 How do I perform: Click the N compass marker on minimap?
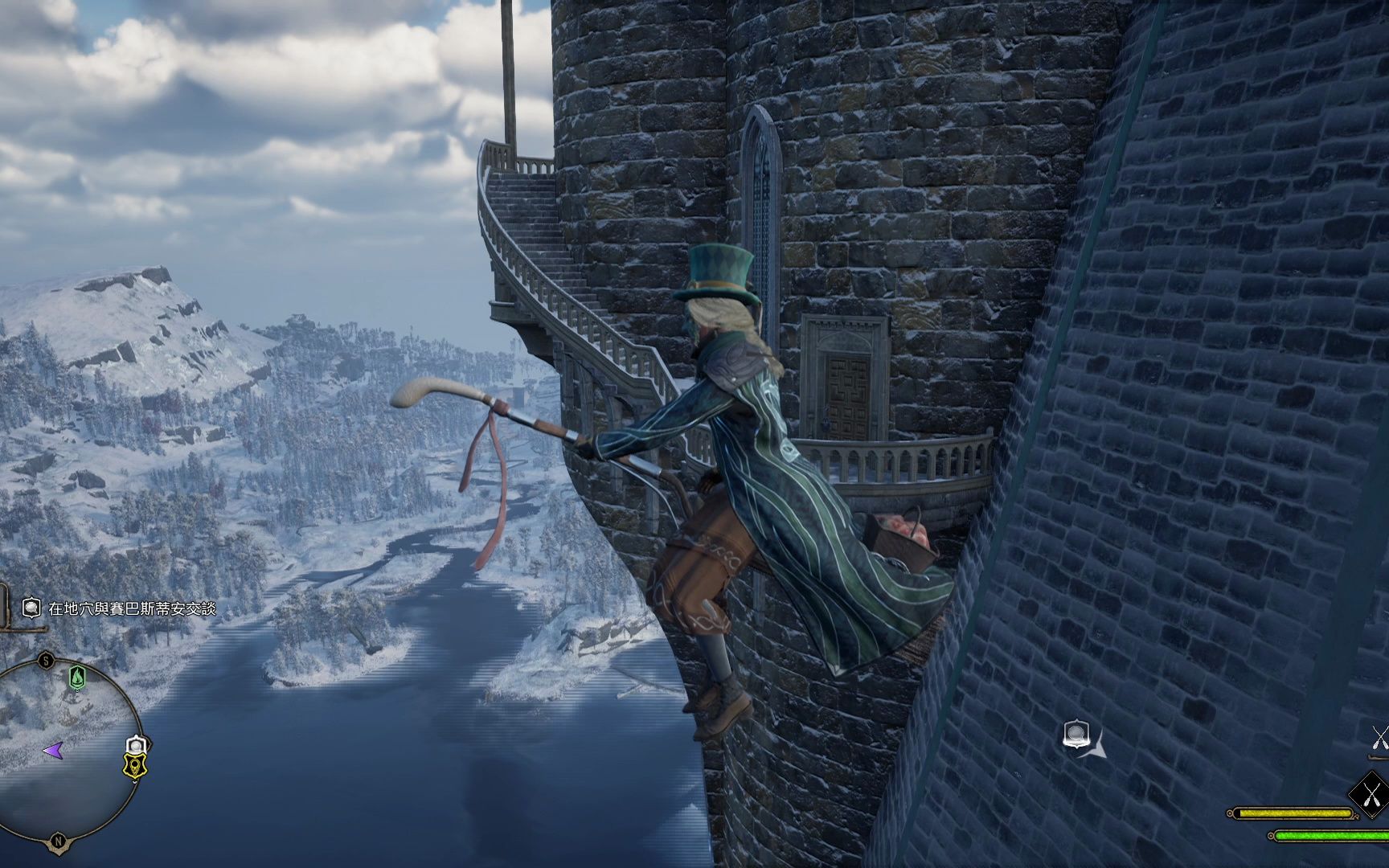tap(58, 841)
